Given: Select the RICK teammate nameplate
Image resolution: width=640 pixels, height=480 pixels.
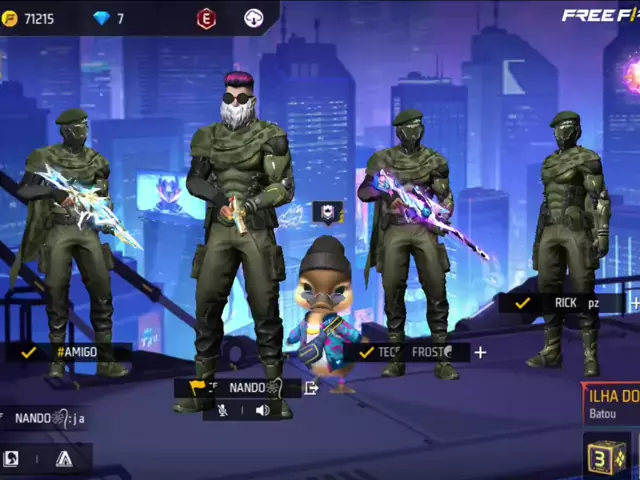Looking at the screenshot, I should pyautogui.click(x=562, y=302).
